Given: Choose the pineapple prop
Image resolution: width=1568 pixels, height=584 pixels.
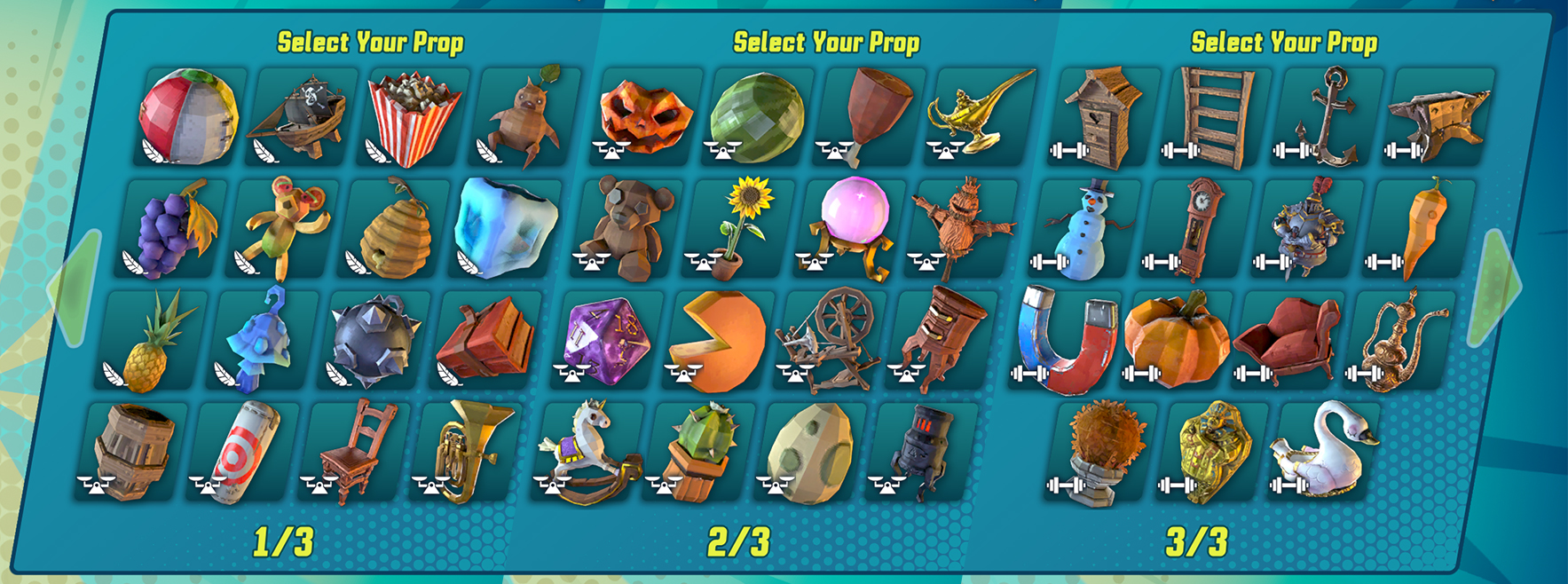Looking at the screenshot, I should pos(150,342).
